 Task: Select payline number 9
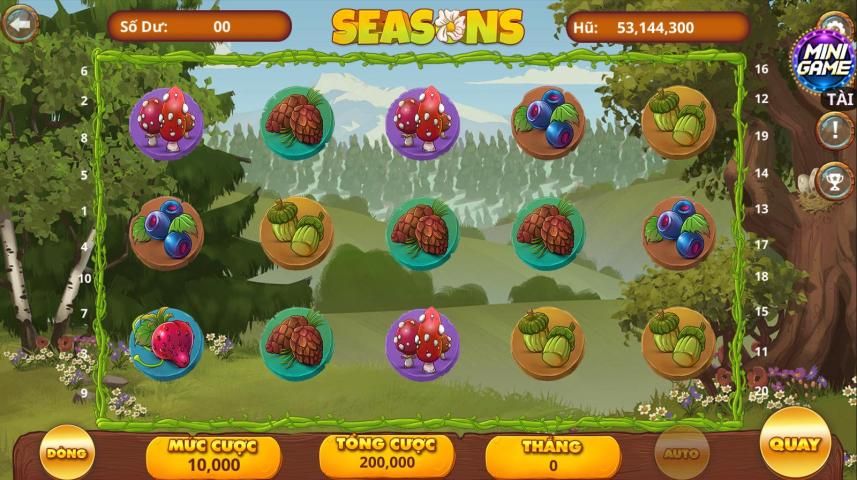tap(84, 393)
